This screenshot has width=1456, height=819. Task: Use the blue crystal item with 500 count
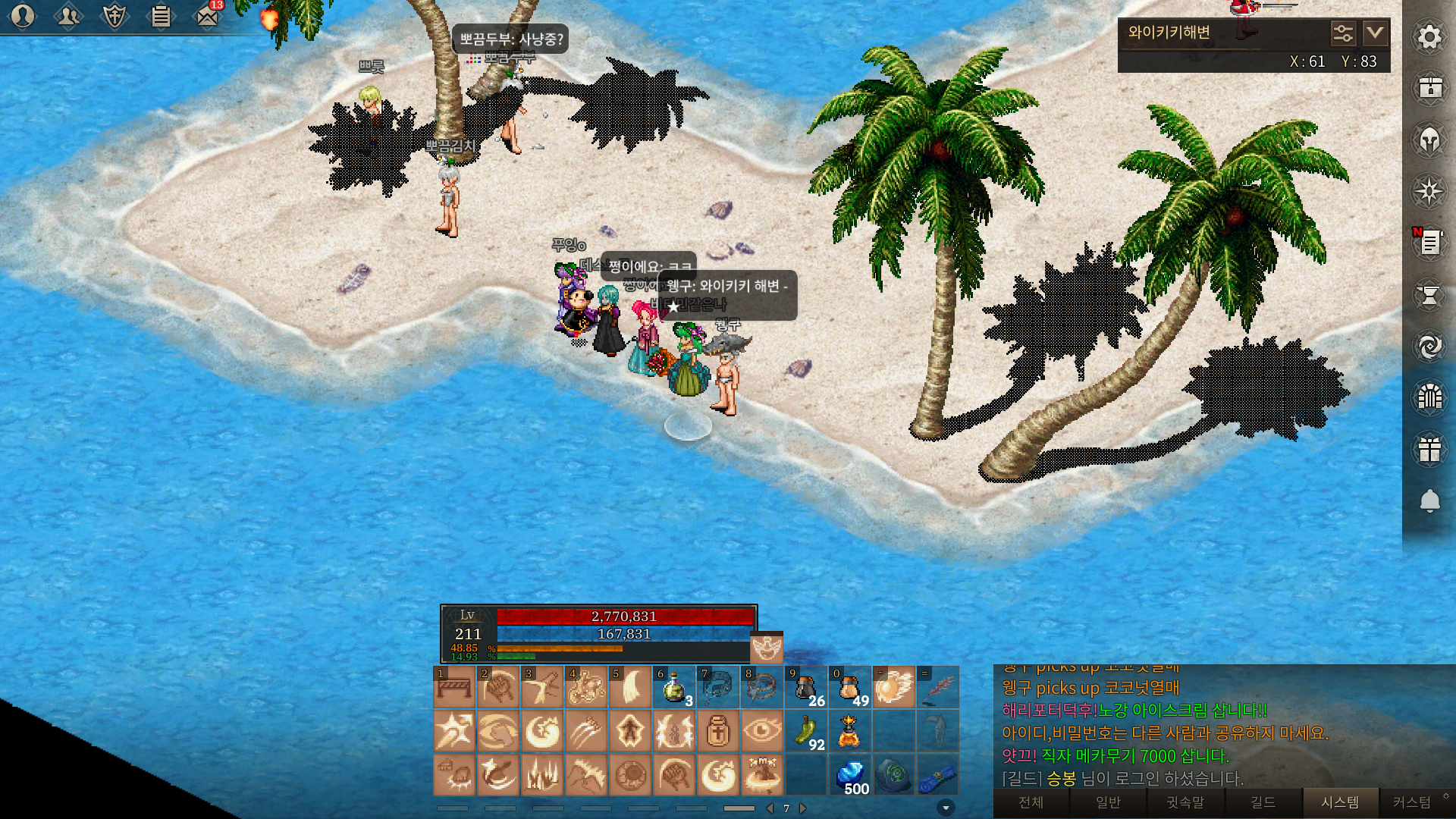(x=850, y=776)
